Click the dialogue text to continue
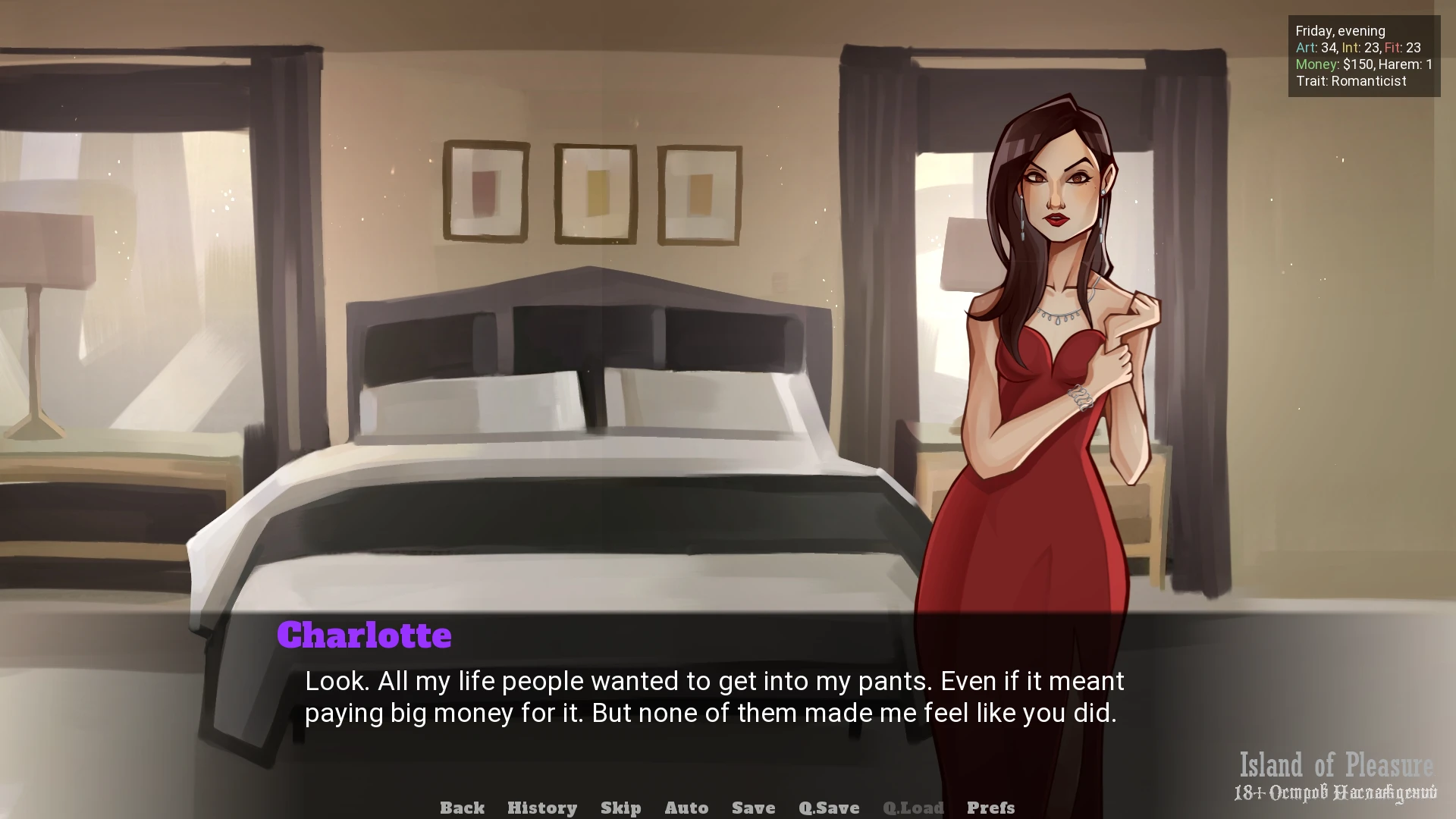The image size is (1456, 819). (714, 697)
